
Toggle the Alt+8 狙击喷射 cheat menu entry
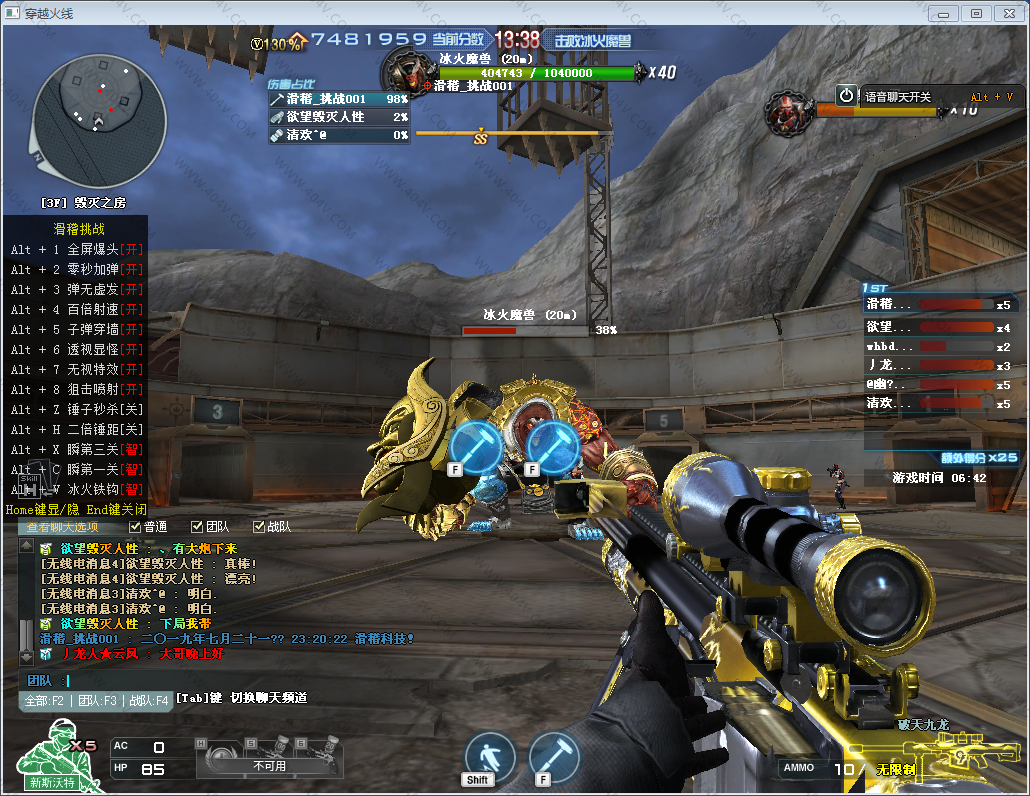(x=76, y=389)
